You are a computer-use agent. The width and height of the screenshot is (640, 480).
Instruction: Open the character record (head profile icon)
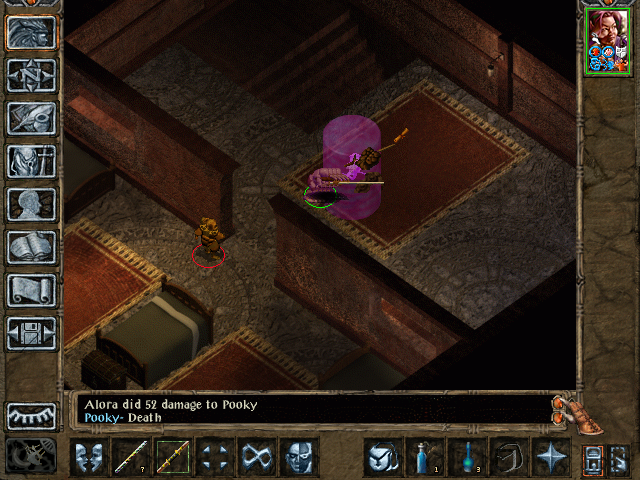point(32,204)
